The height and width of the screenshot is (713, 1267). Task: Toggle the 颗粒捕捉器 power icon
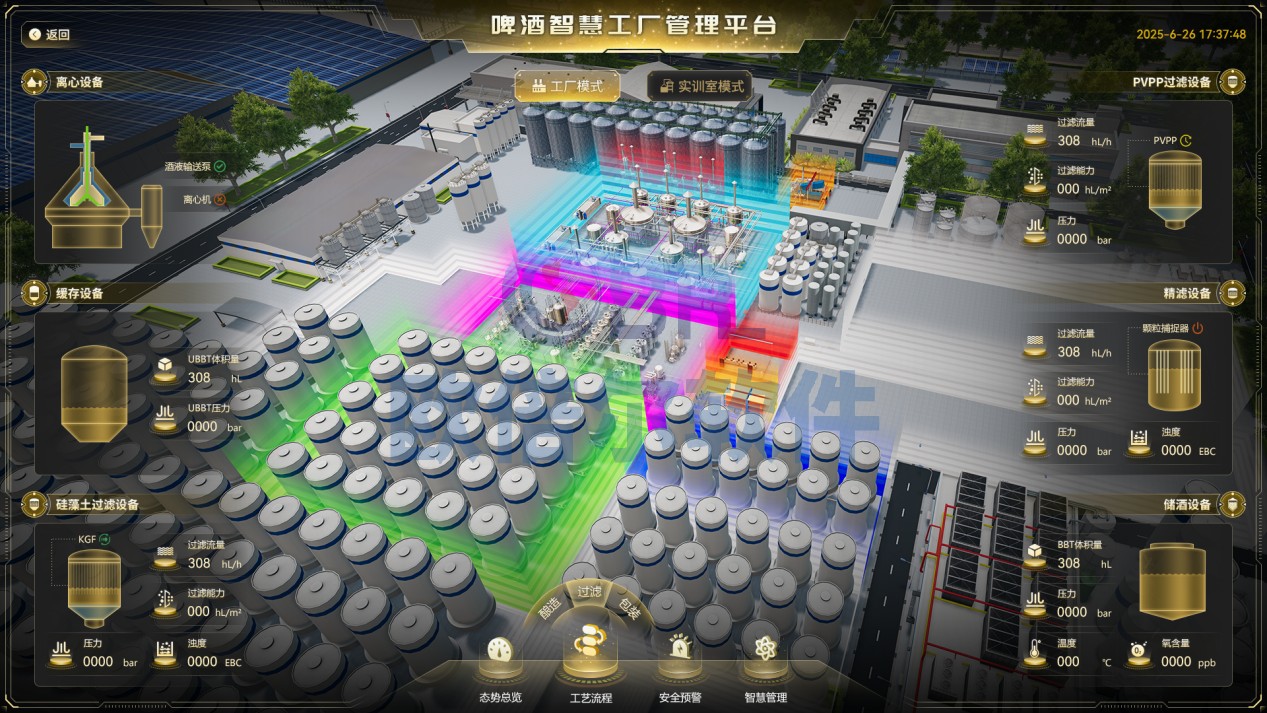pos(1197,328)
